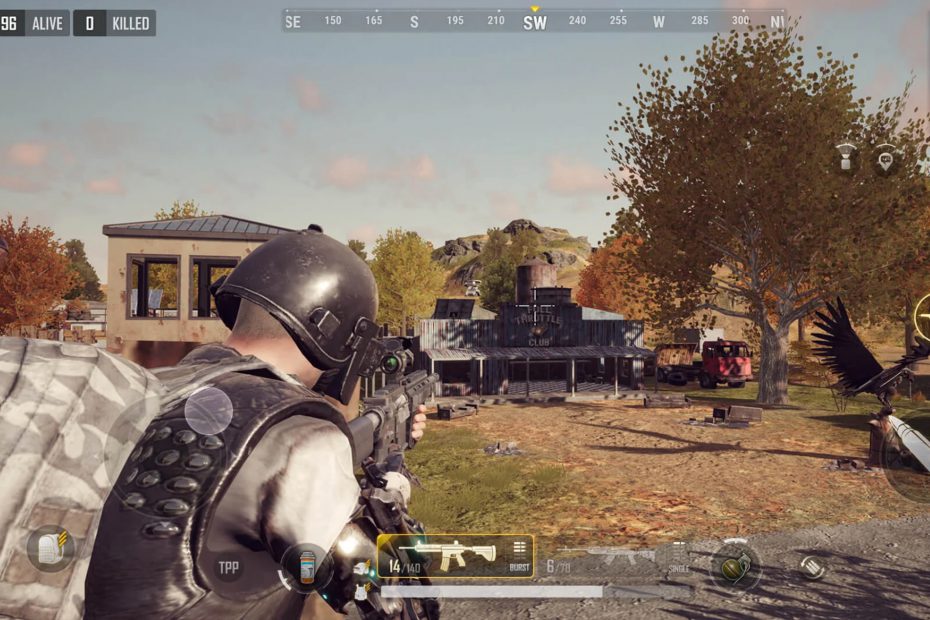The height and width of the screenshot is (620, 930).
Task: Tap the virtual movement joystick
Action: [208, 411]
